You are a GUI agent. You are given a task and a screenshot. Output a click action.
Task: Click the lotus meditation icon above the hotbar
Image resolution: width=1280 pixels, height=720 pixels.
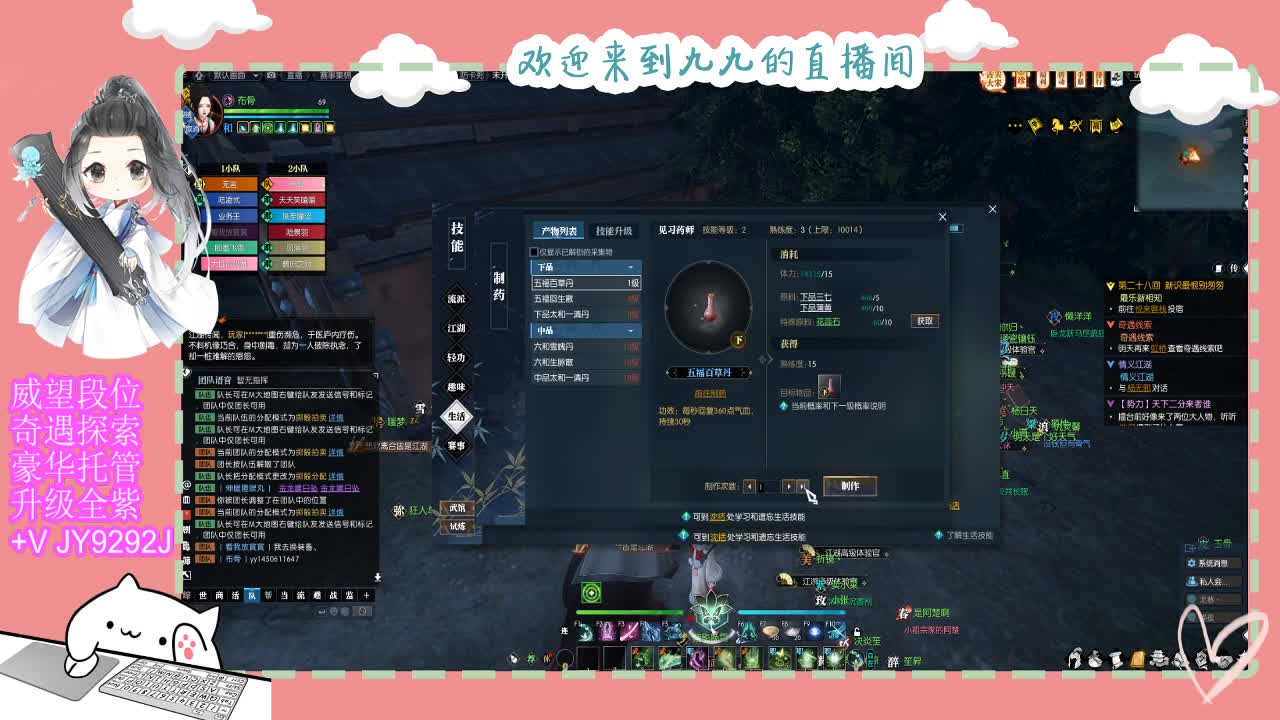710,612
